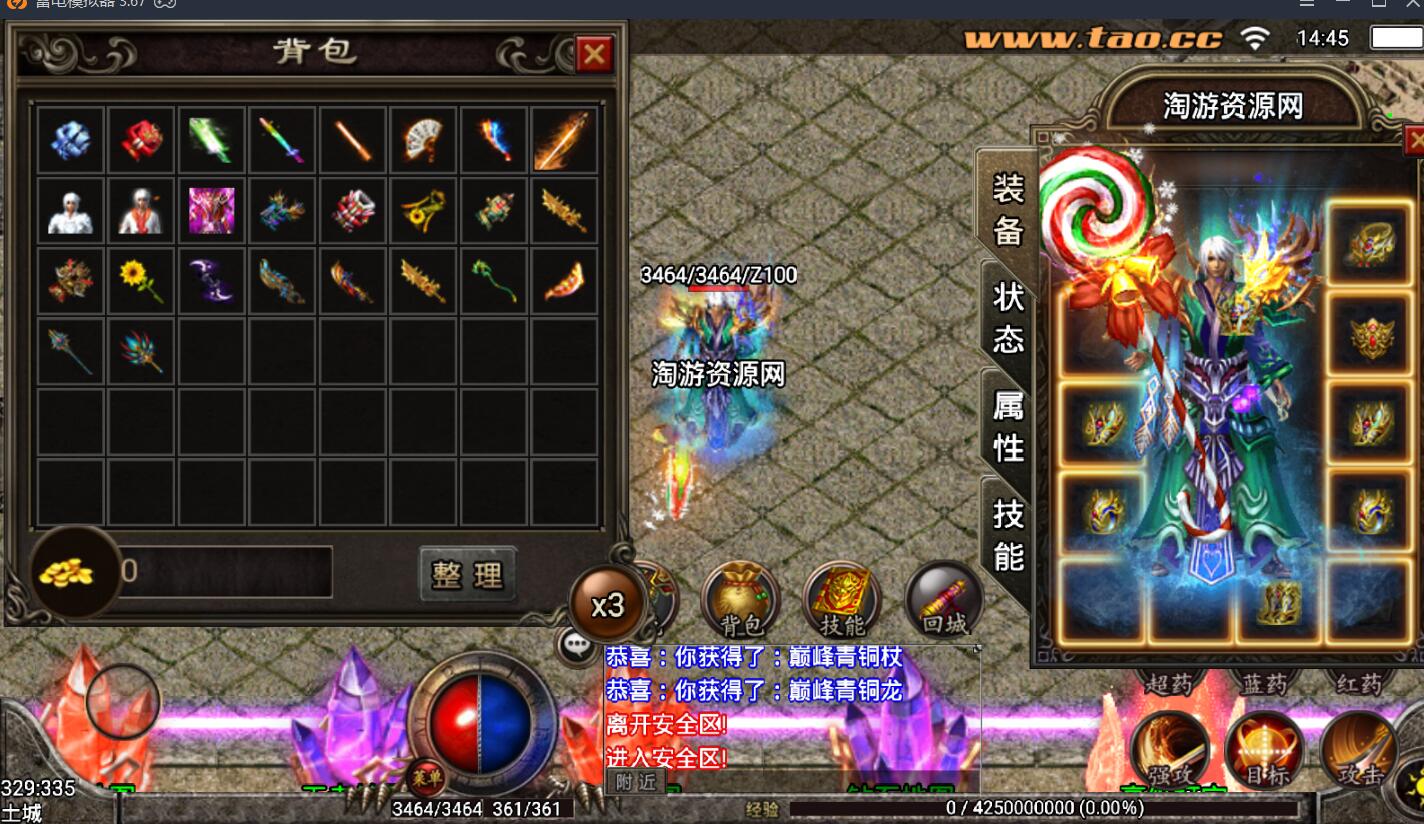Select the blue snowflake item slot
The width and height of the screenshot is (1424, 824).
pyautogui.click(x=71, y=141)
